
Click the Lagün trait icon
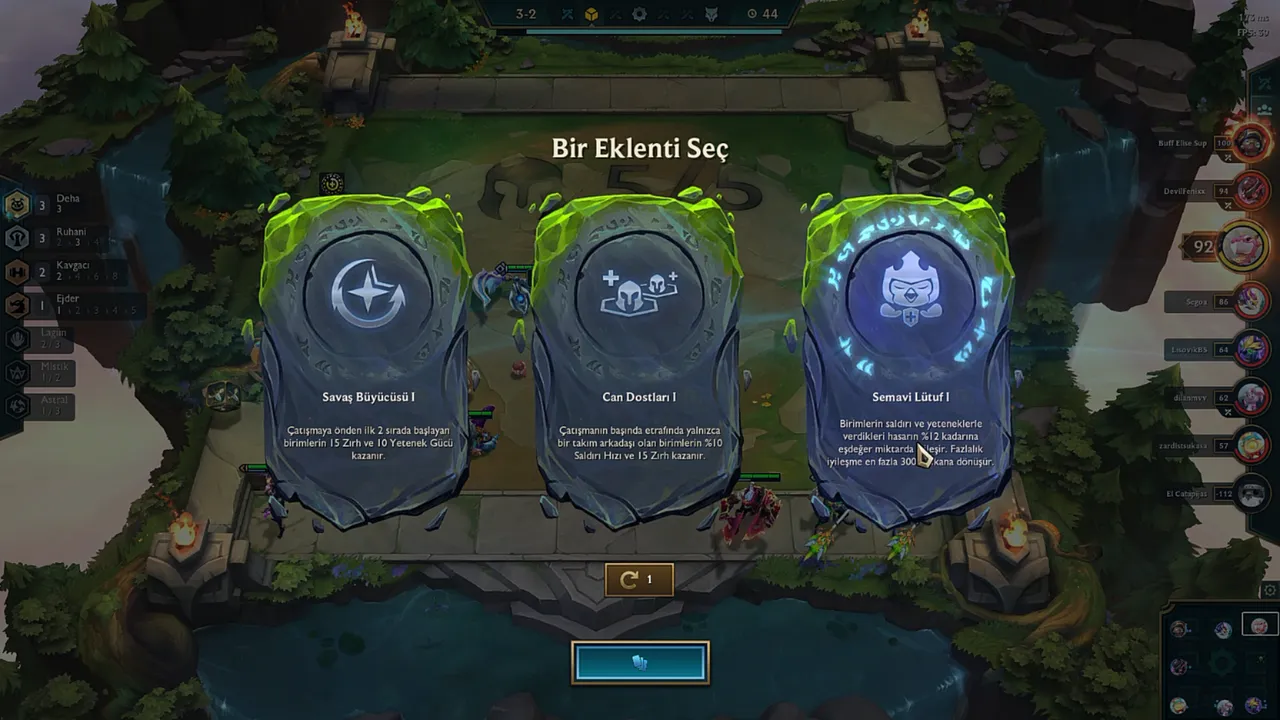pos(16,338)
